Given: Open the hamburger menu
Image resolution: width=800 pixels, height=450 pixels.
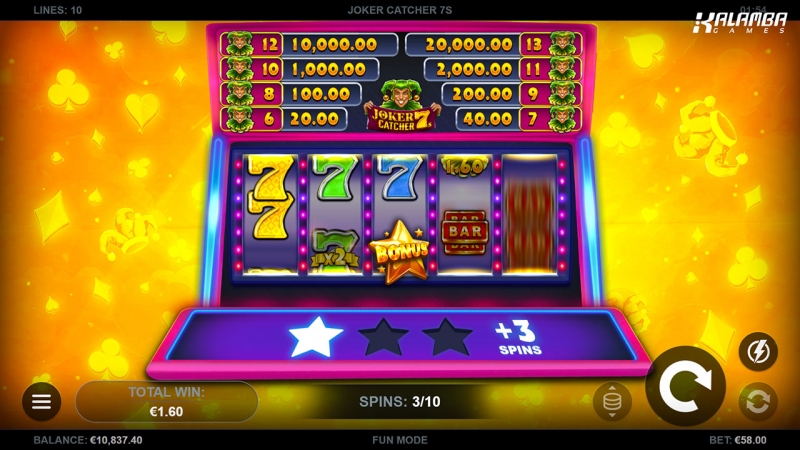Looking at the screenshot, I should 41,401.
